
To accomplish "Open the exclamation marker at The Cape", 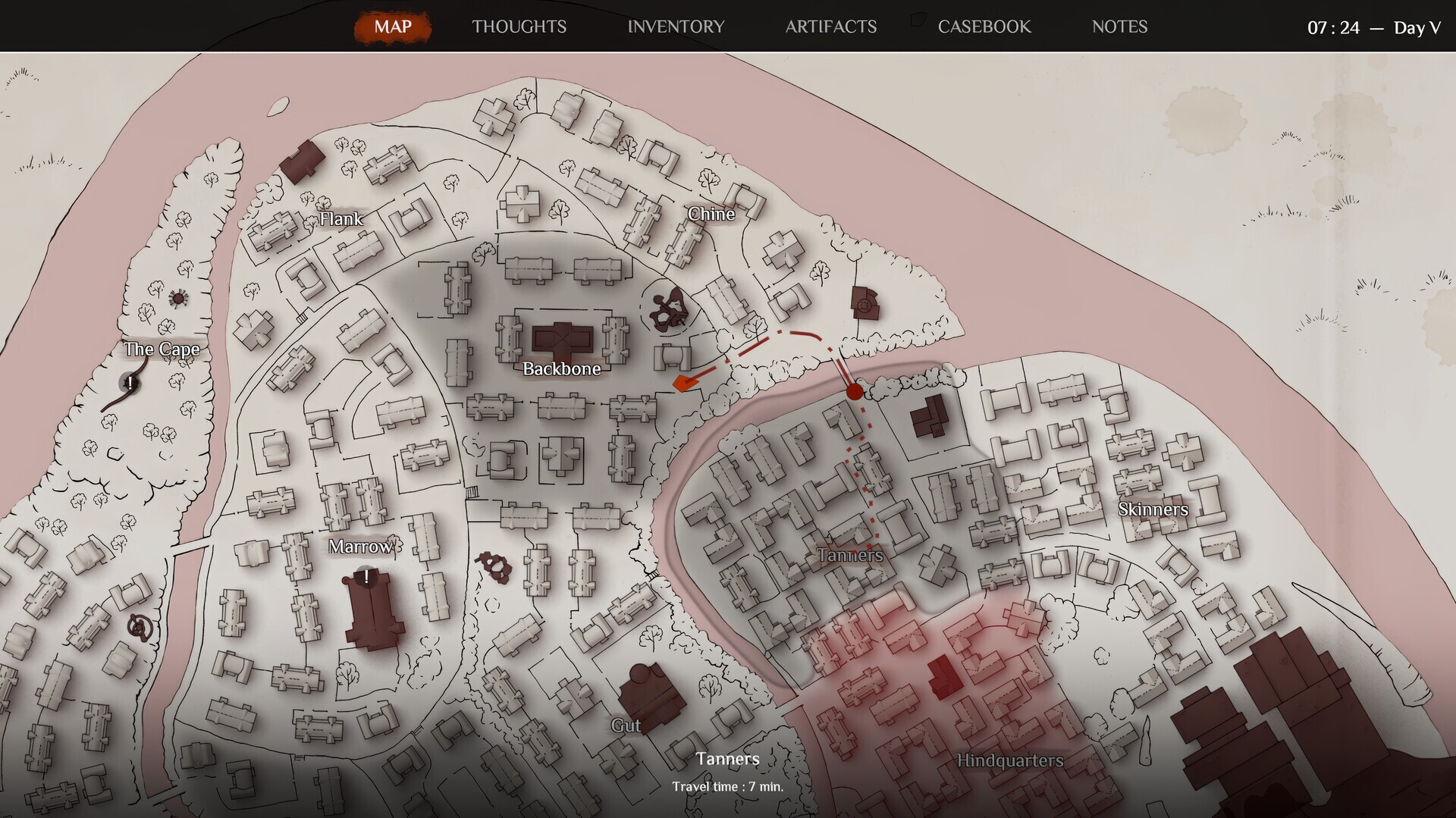I will coord(130,382).
